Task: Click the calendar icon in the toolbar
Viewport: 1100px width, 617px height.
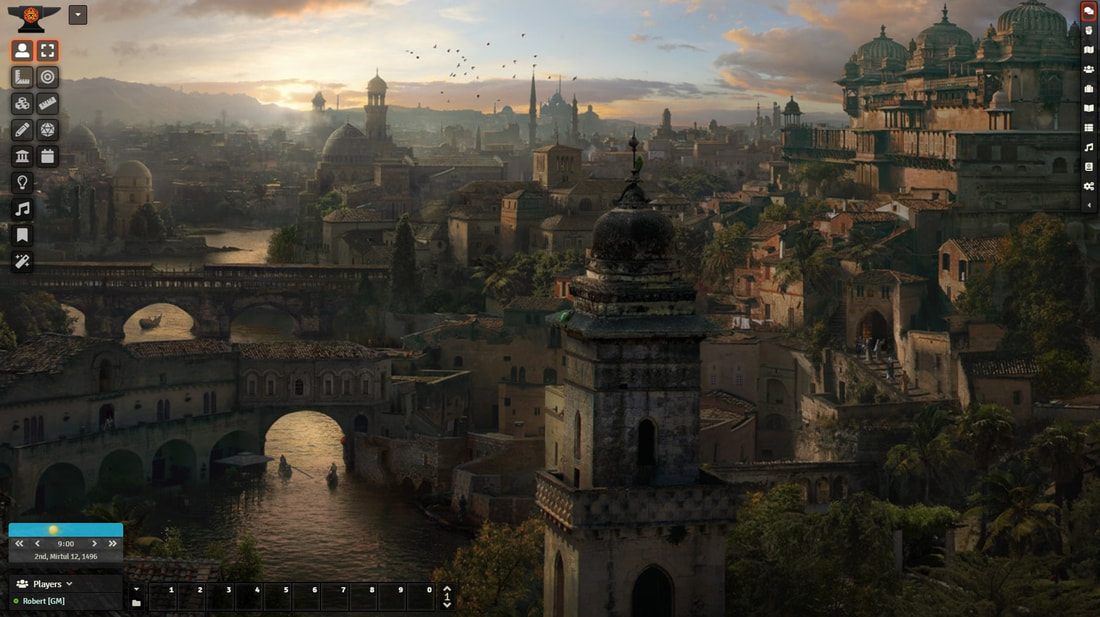Action: tap(48, 156)
